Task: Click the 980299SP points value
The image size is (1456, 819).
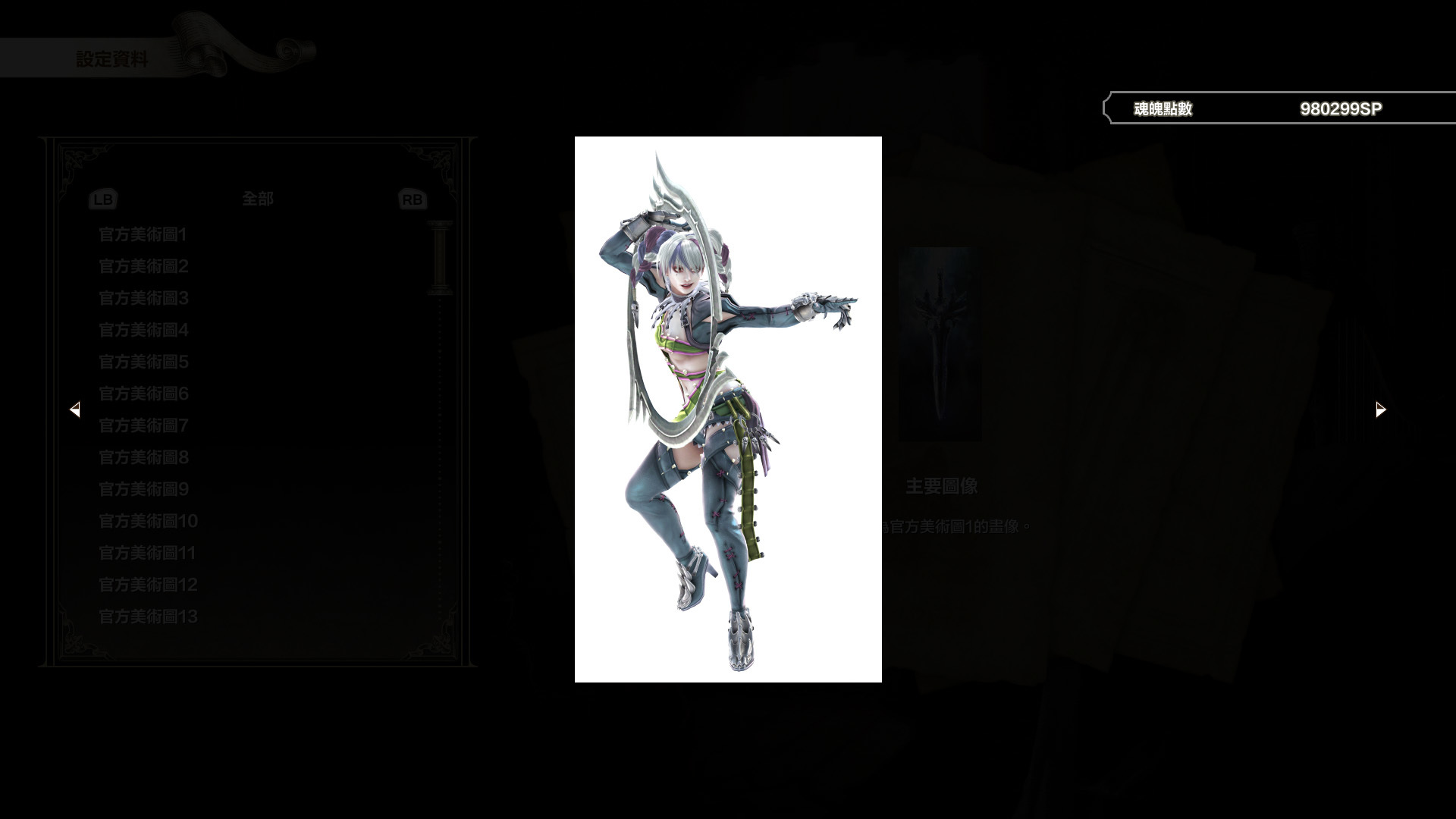Action: (x=1341, y=108)
